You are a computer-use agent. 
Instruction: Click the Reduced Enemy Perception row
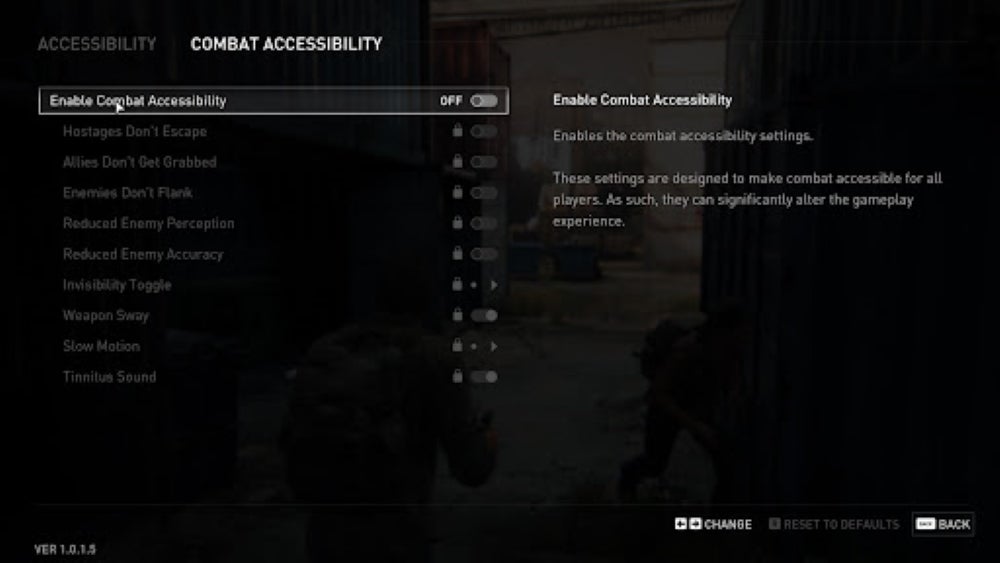click(x=148, y=223)
